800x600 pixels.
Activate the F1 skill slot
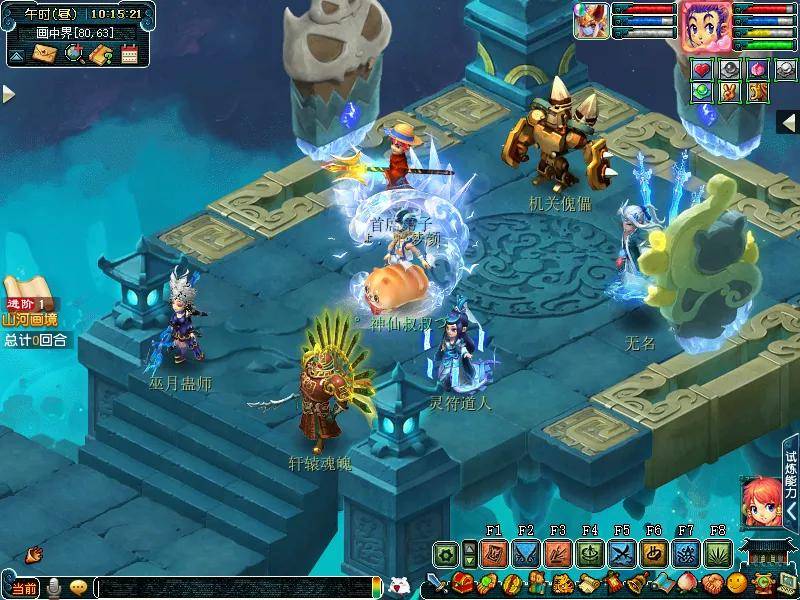coord(493,553)
